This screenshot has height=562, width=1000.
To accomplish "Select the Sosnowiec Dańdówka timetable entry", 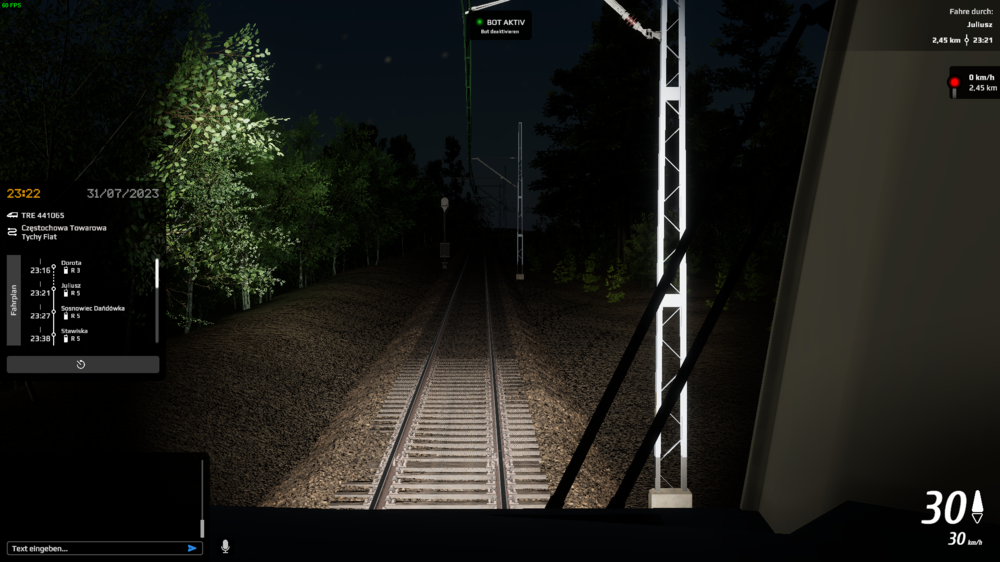I will (x=92, y=308).
